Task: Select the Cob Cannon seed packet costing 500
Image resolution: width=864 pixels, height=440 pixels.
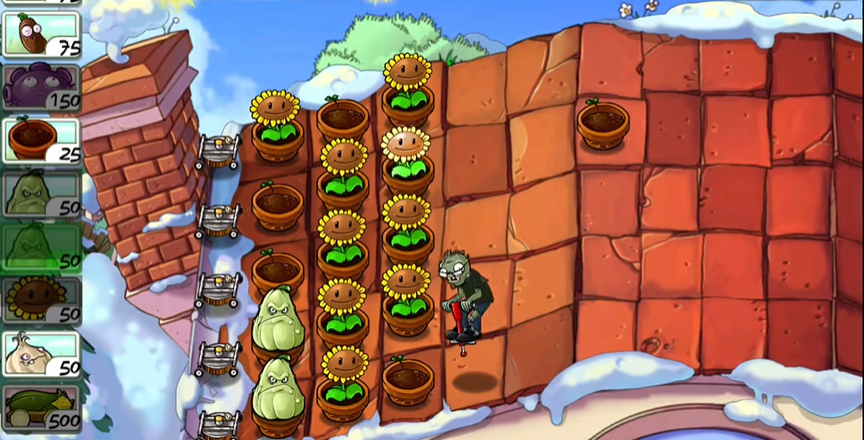Action: click(42, 407)
